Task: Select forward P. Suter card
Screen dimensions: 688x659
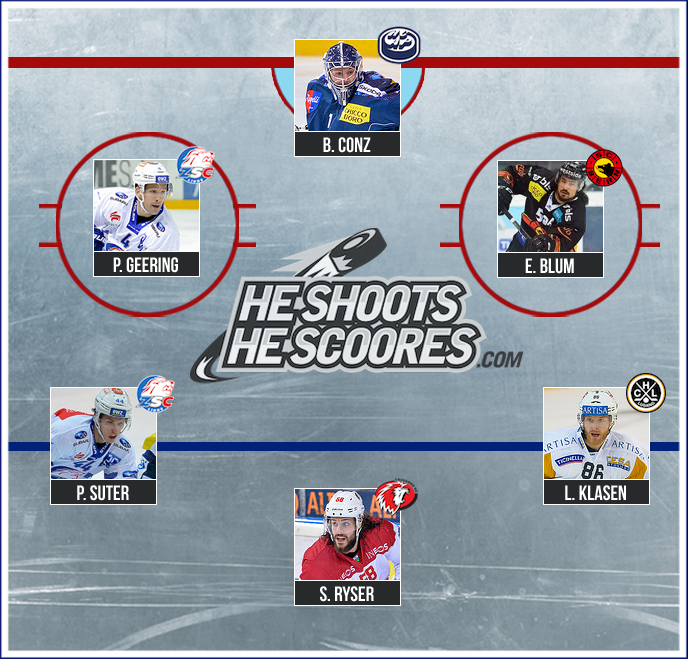Action: point(104,445)
